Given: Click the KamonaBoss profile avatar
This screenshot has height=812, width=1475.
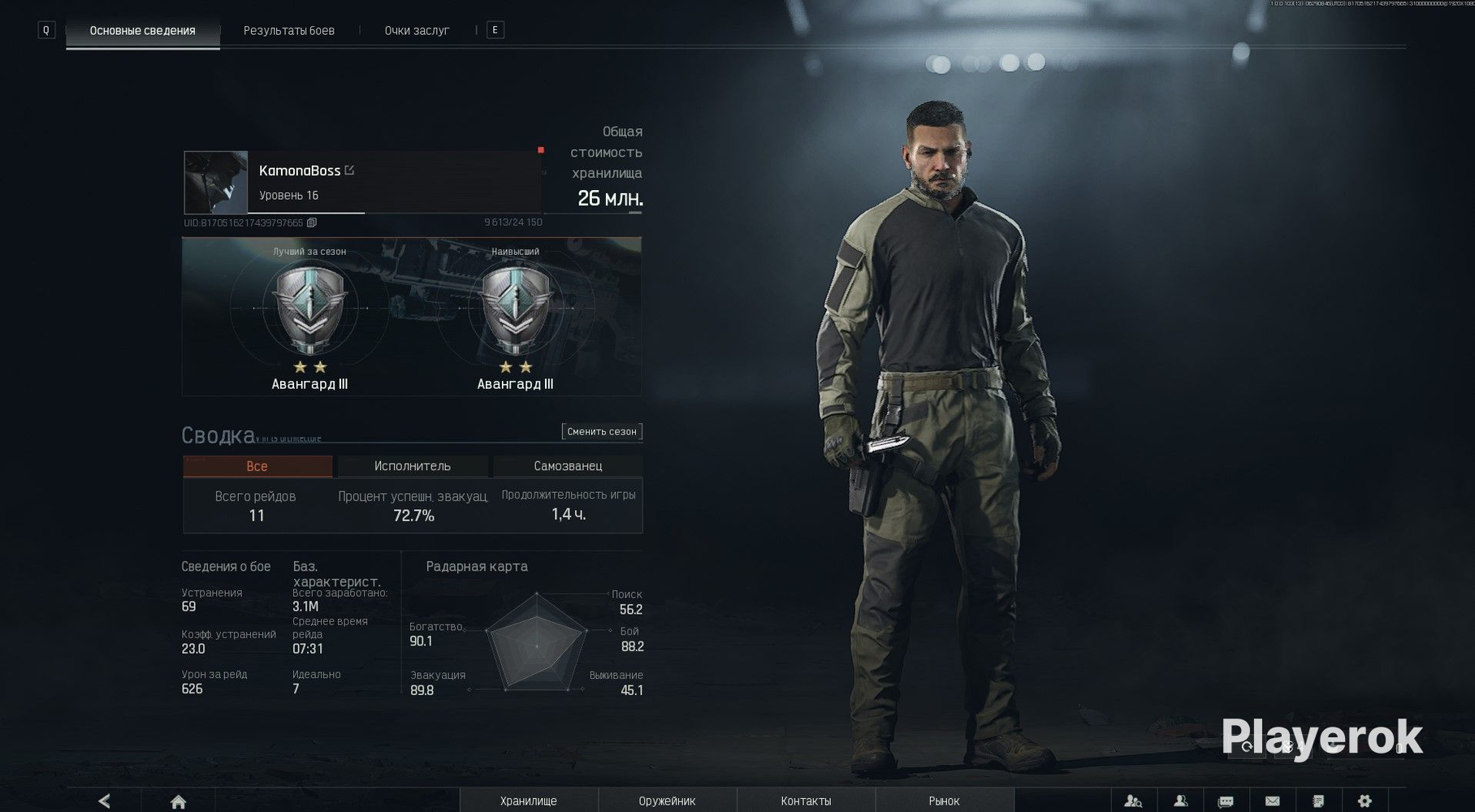Looking at the screenshot, I should tap(215, 183).
